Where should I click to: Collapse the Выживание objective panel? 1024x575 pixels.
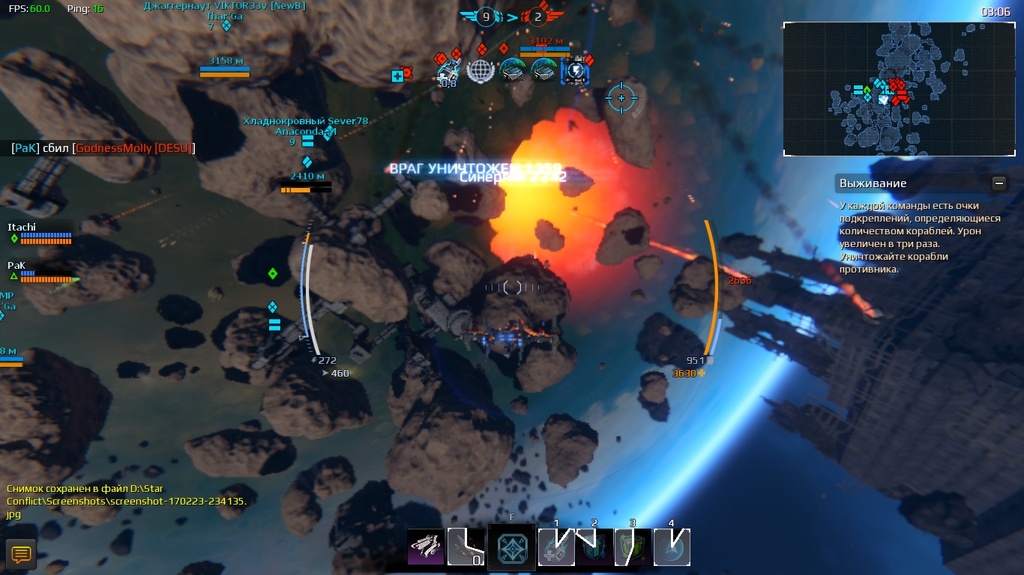tap(998, 183)
